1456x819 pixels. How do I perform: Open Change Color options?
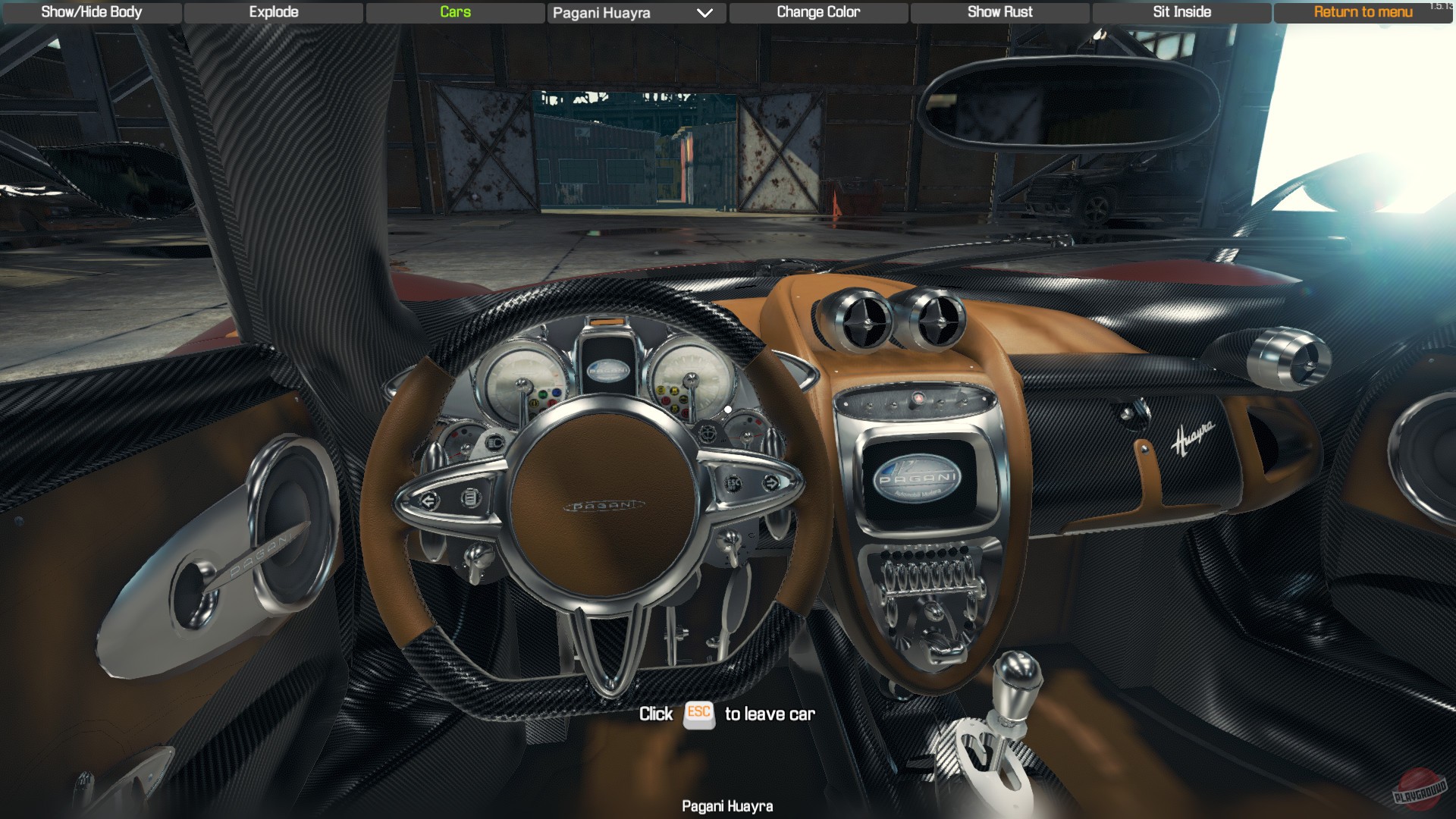817,11
